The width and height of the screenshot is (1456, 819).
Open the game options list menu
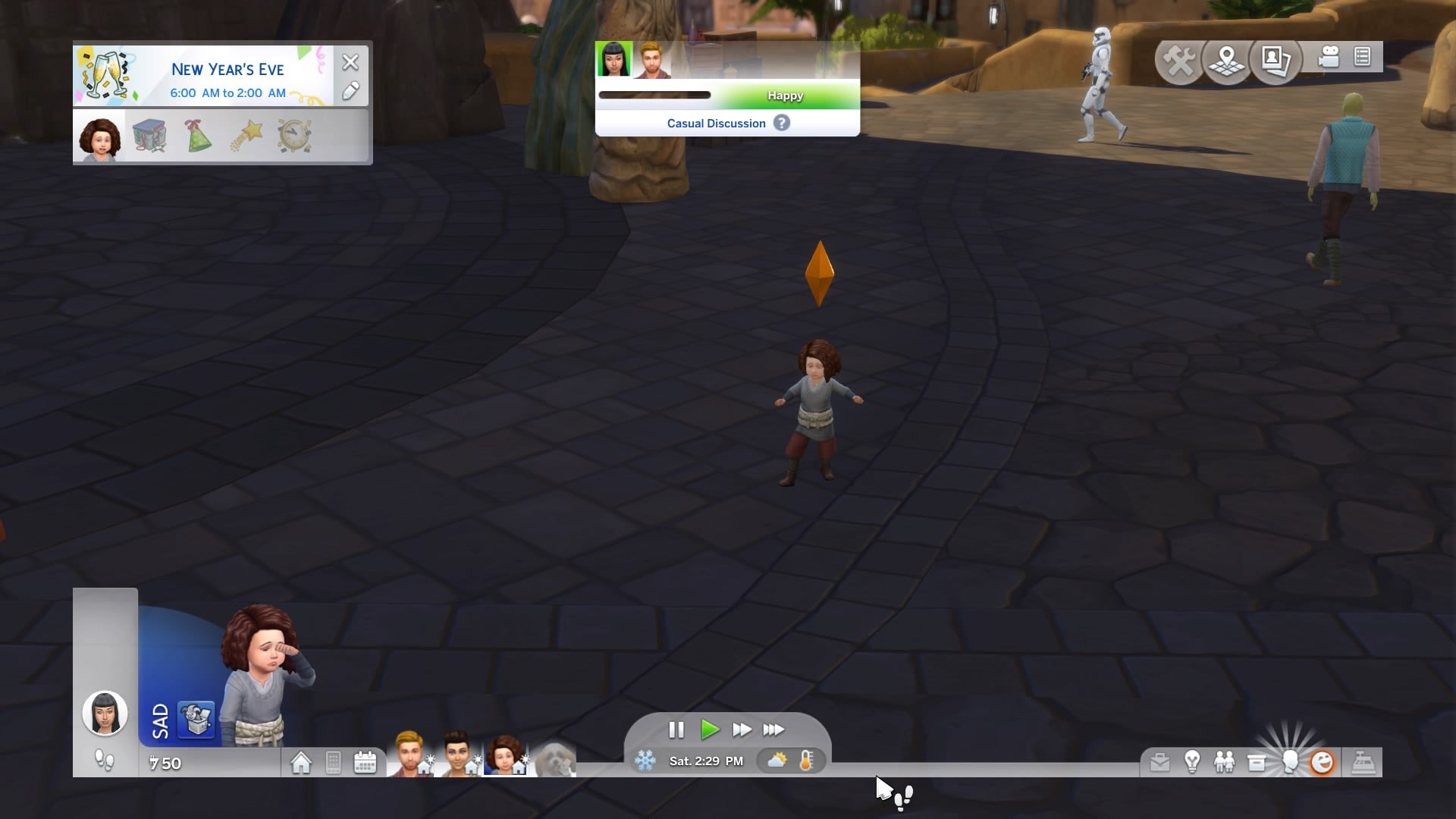tap(1362, 57)
